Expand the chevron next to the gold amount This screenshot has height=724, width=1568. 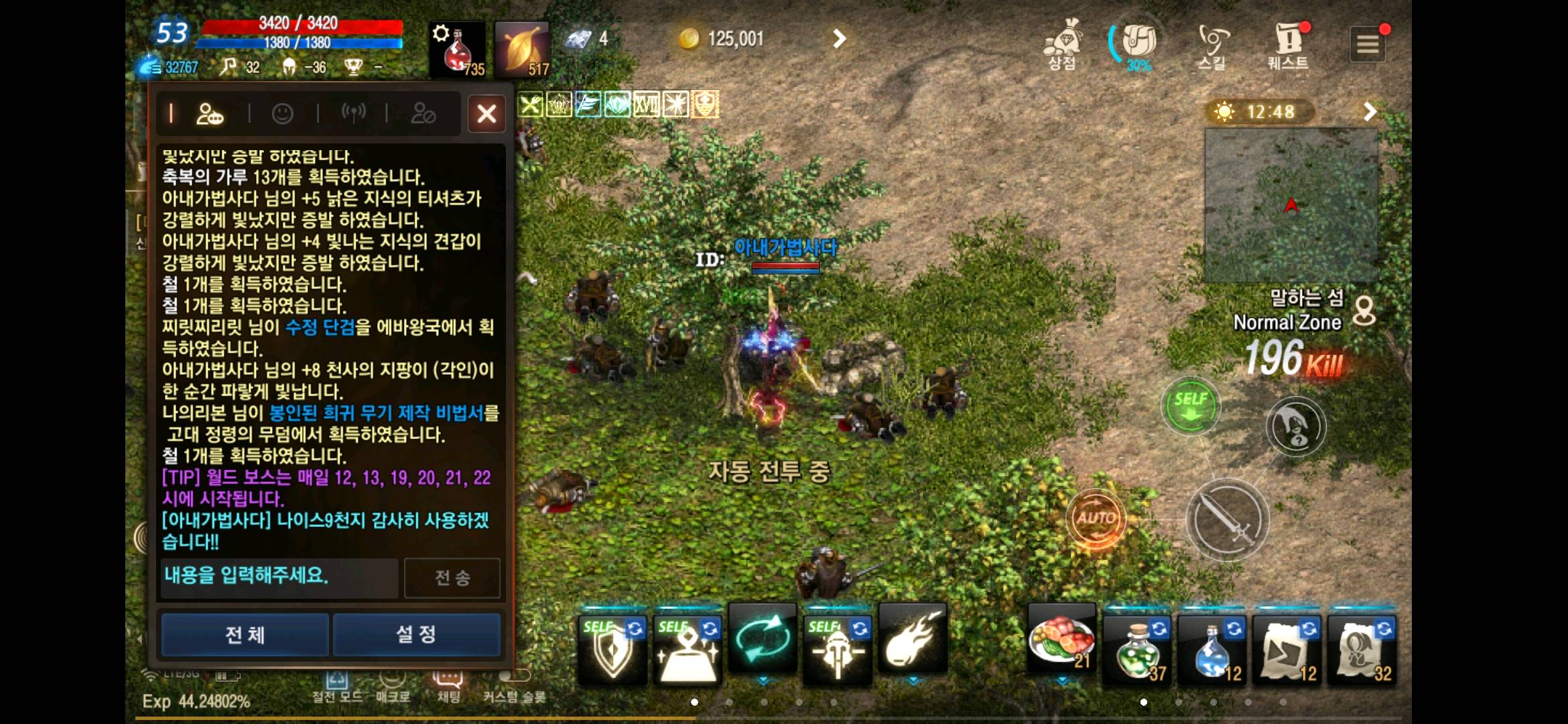click(840, 39)
